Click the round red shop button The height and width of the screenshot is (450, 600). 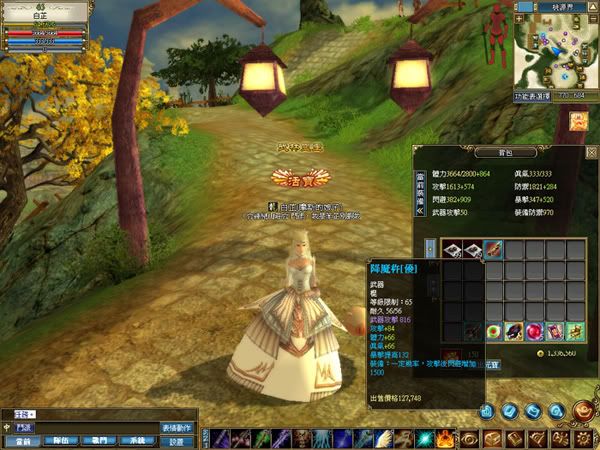(x=582, y=410)
